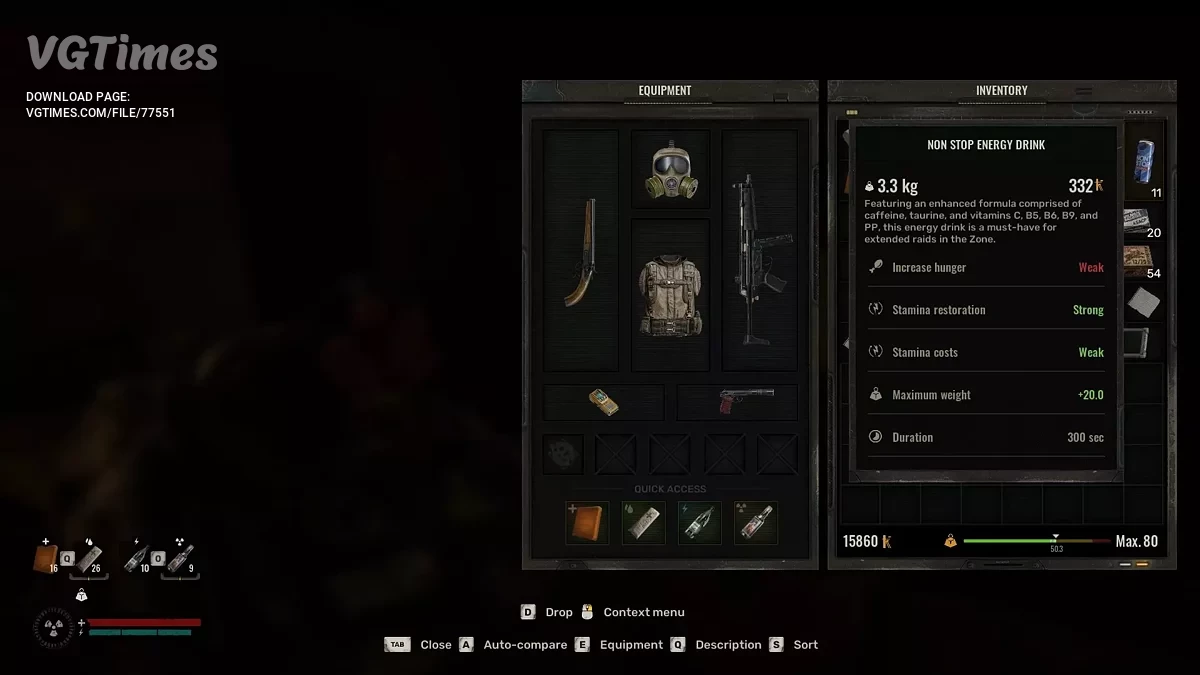Screen dimensions: 1200x675
Task: Select the gas mask helmet slot
Action: point(670,171)
